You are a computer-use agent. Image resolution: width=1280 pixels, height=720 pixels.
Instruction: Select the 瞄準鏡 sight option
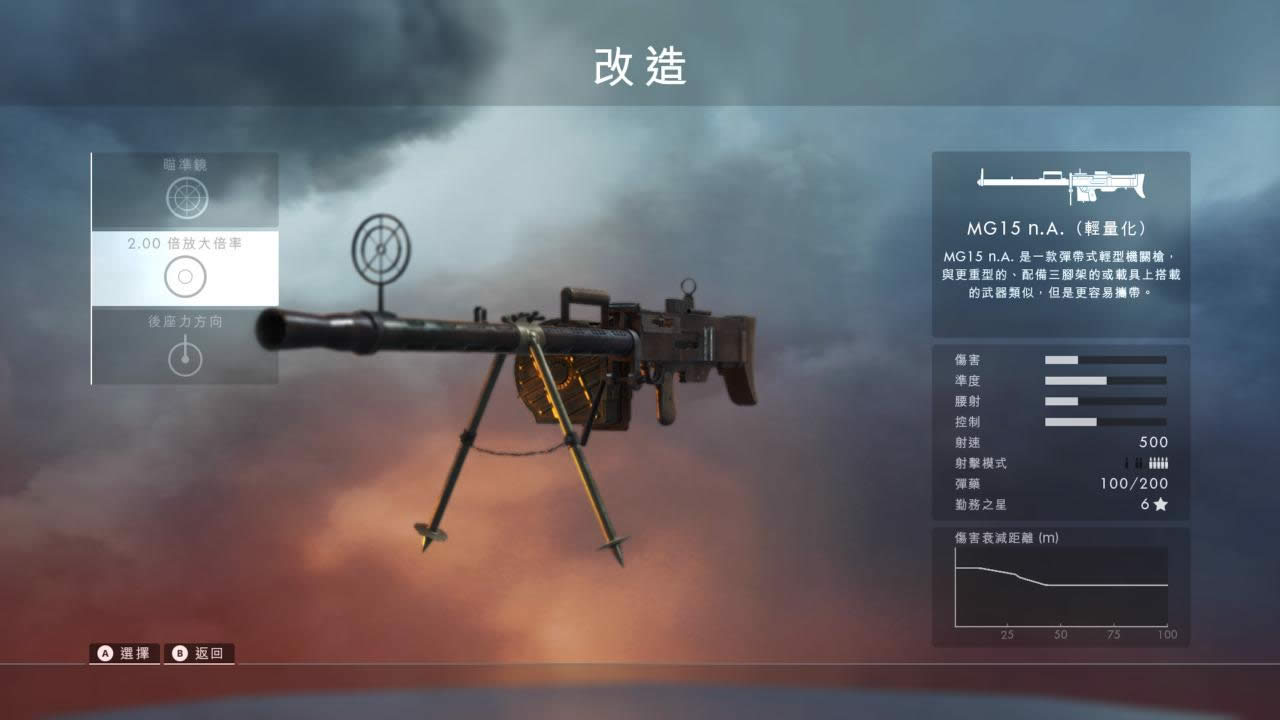[186, 190]
